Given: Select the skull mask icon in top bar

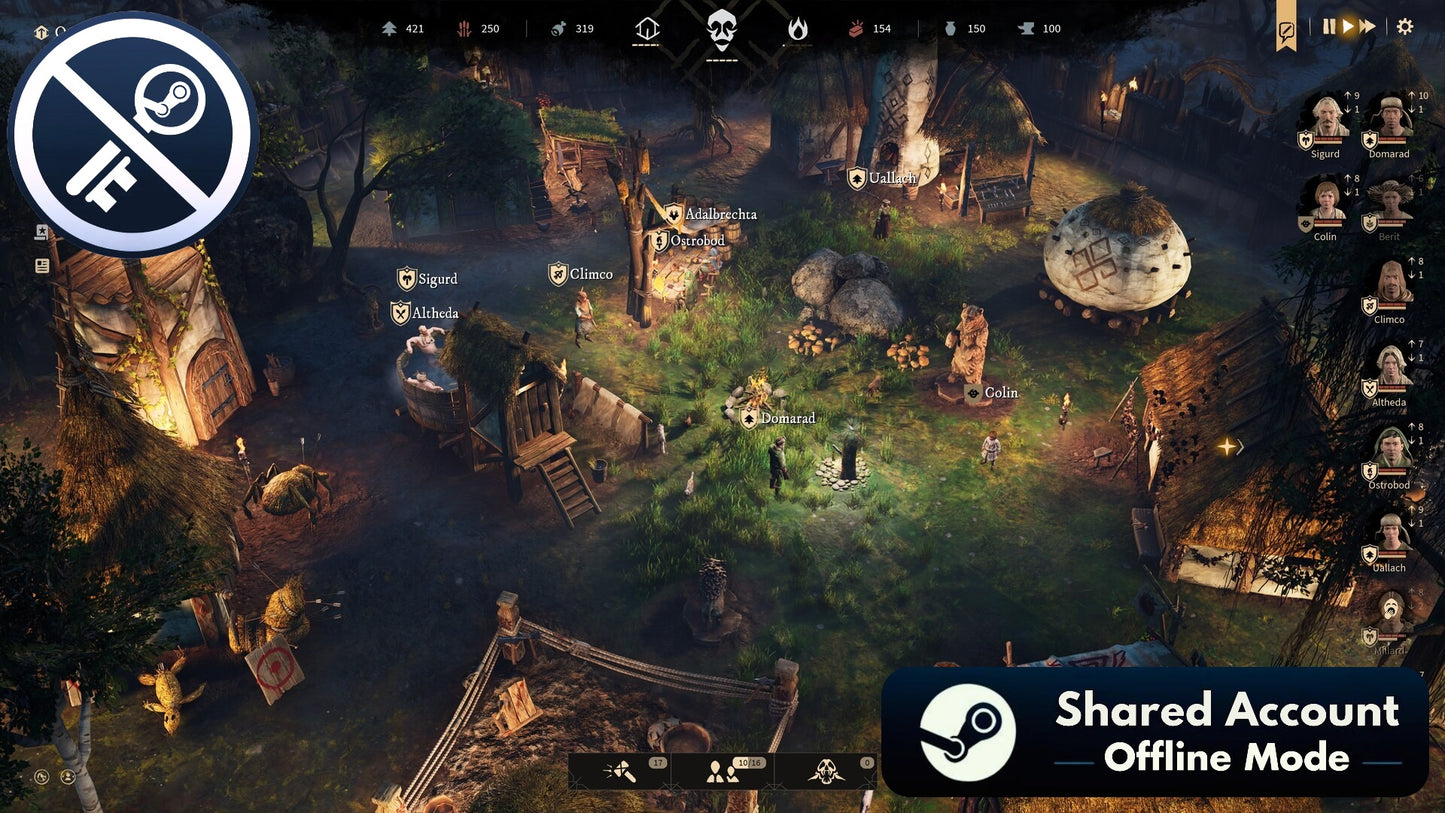Looking at the screenshot, I should point(721,30).
